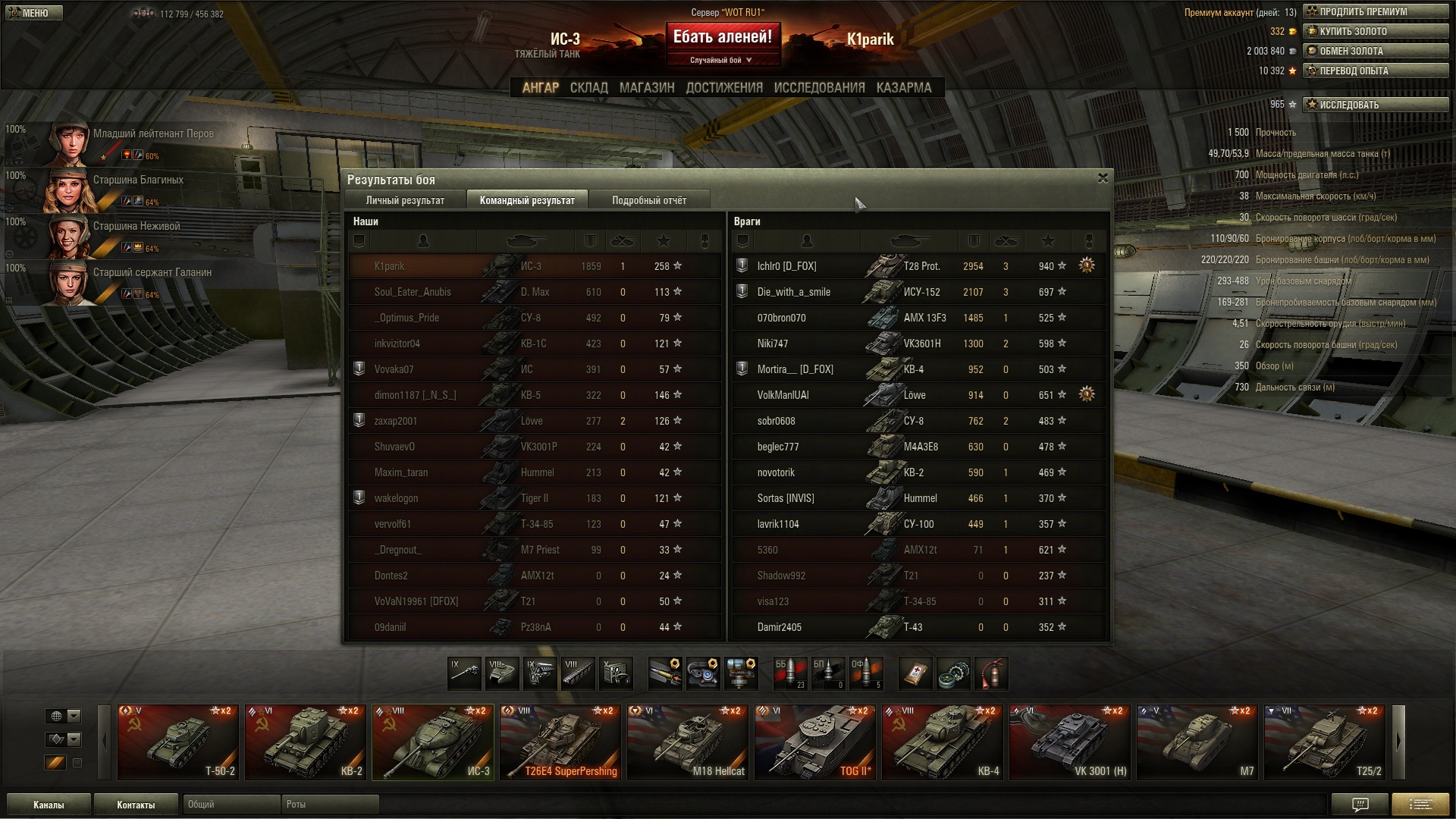Open the Каналы chat channels button

[x=49, y=805]
